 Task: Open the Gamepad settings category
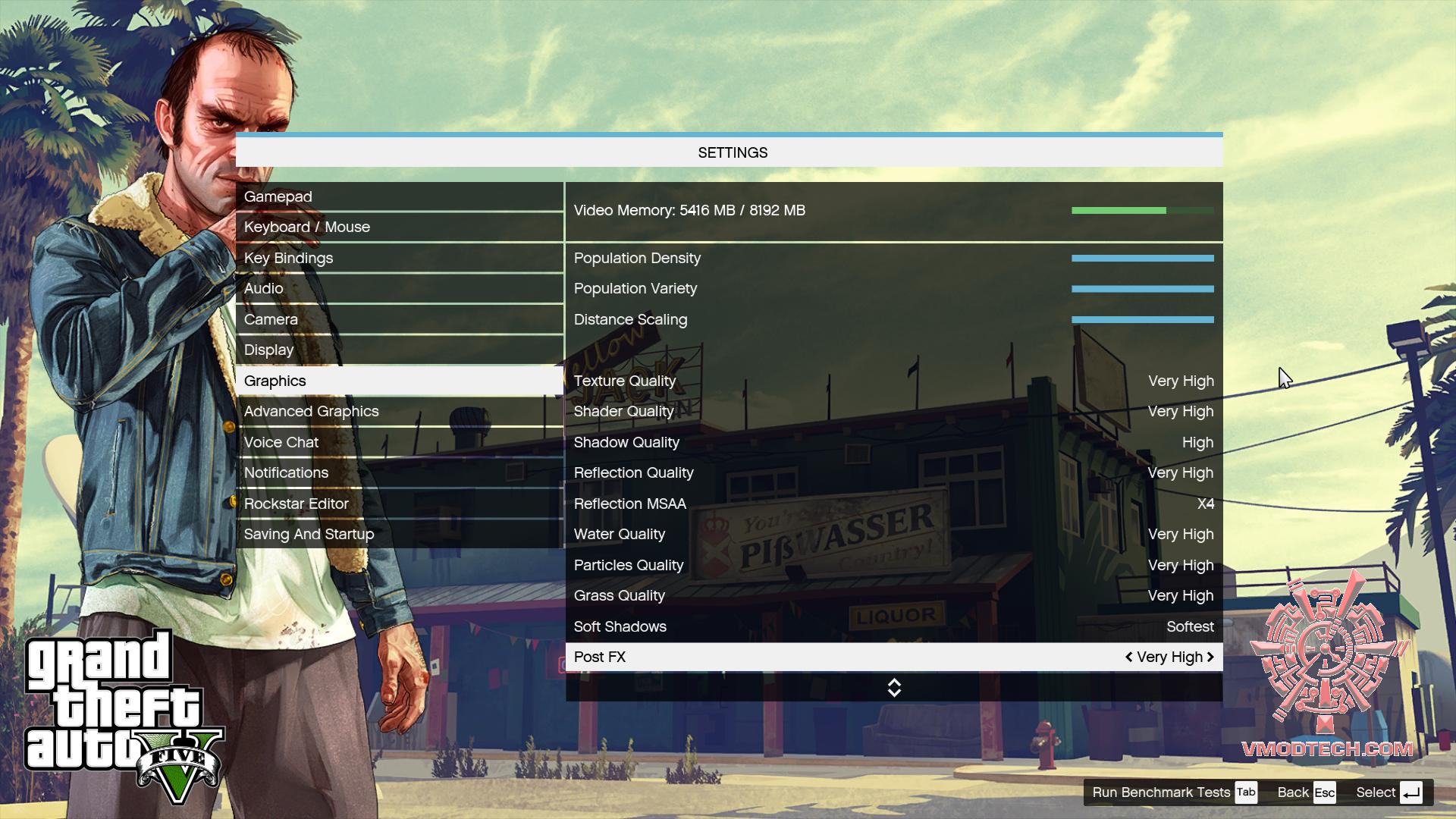point(399,197)
